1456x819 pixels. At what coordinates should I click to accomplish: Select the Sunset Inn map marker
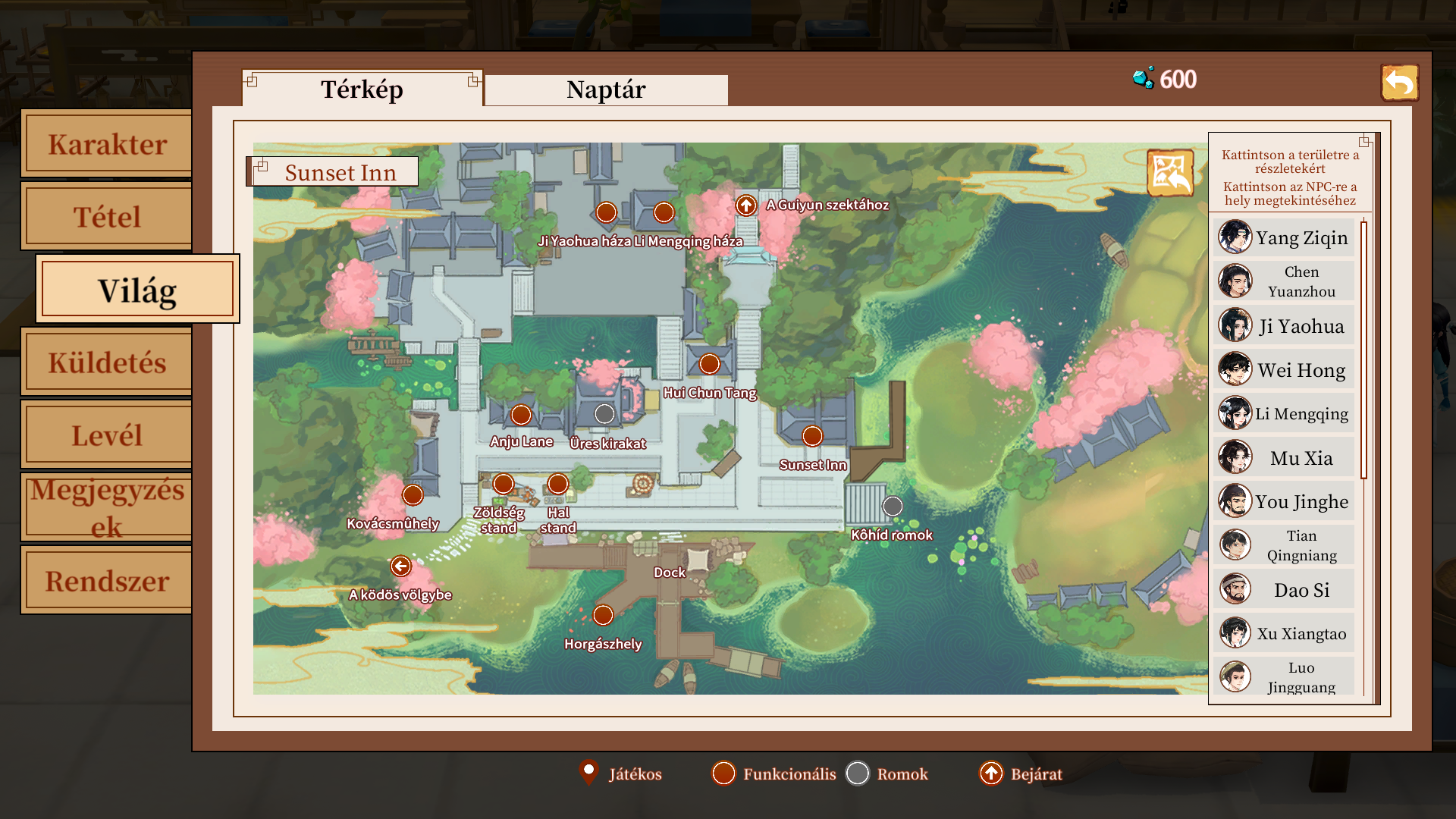(812, 436)
